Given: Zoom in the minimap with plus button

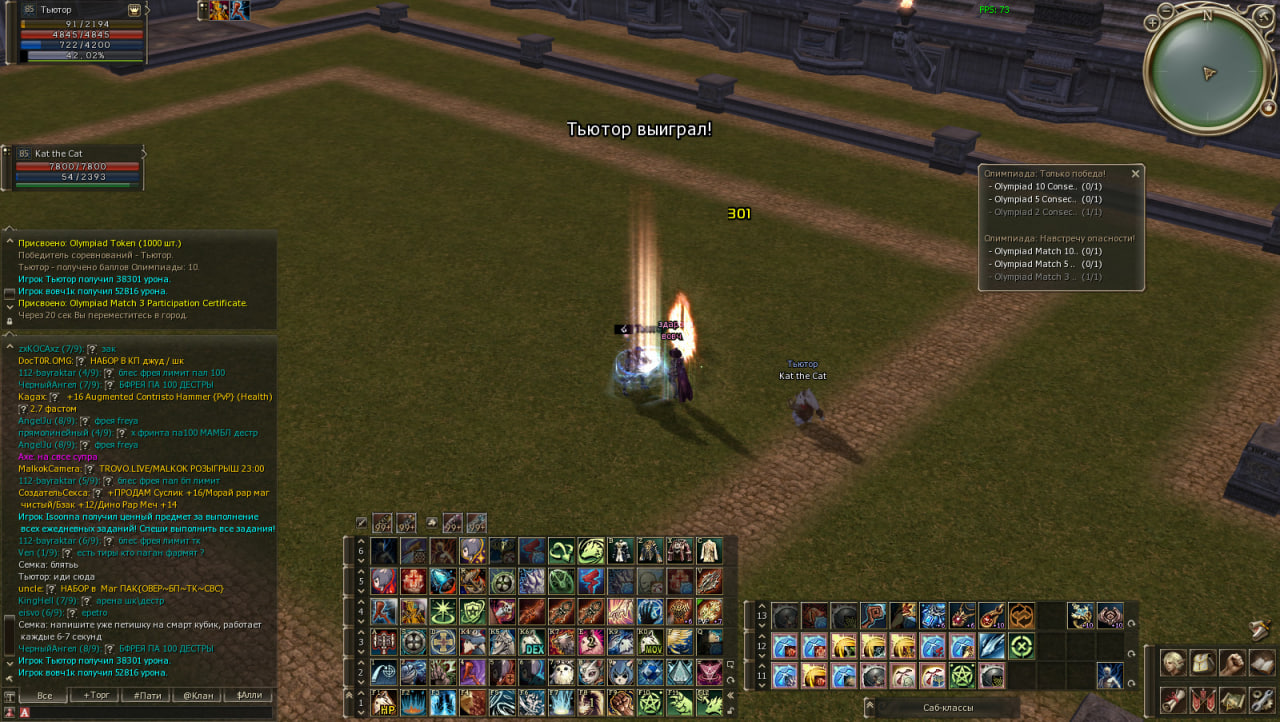Looking at the screenshot, I should click(x=1153, y=22).
